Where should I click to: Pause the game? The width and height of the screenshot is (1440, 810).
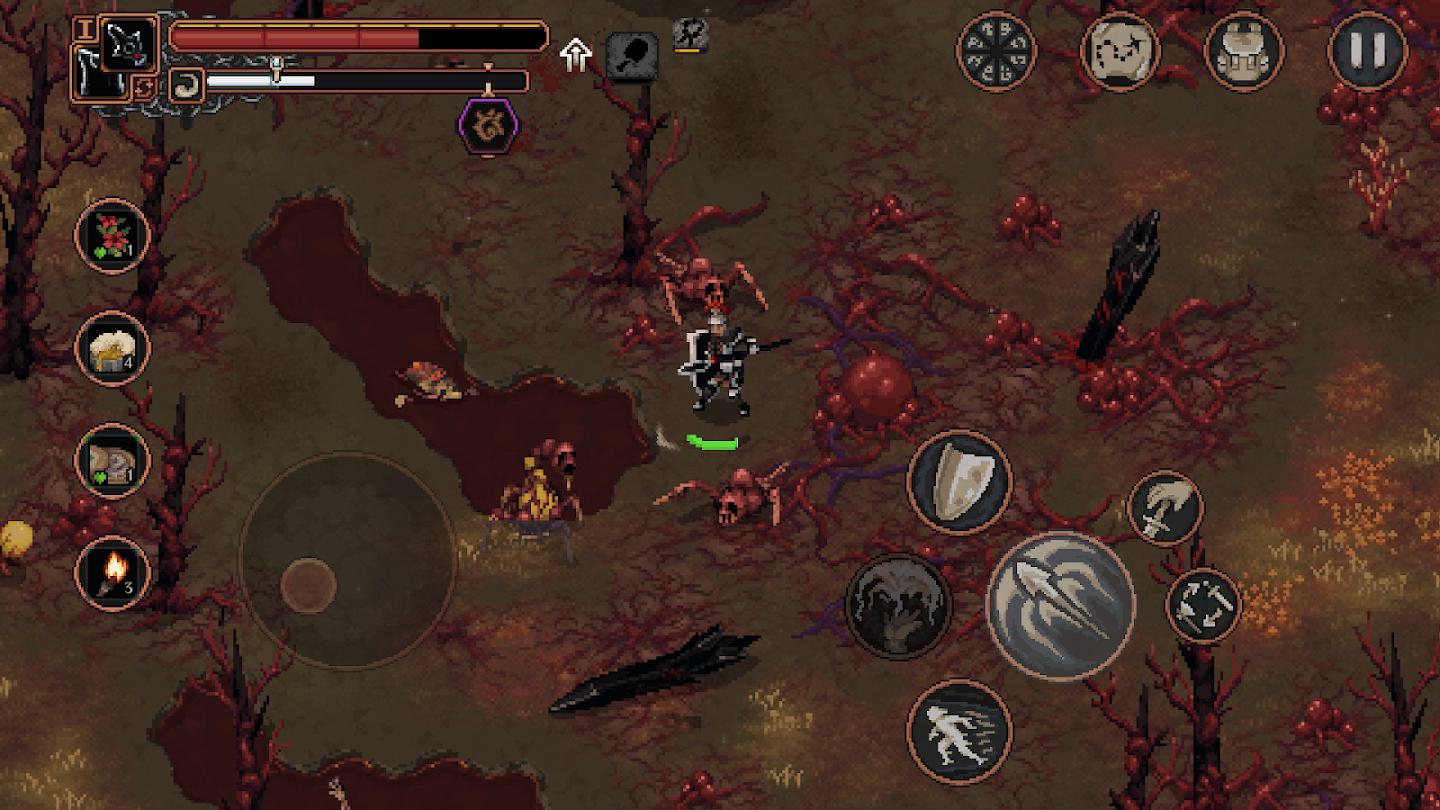tap(1367, 50)
